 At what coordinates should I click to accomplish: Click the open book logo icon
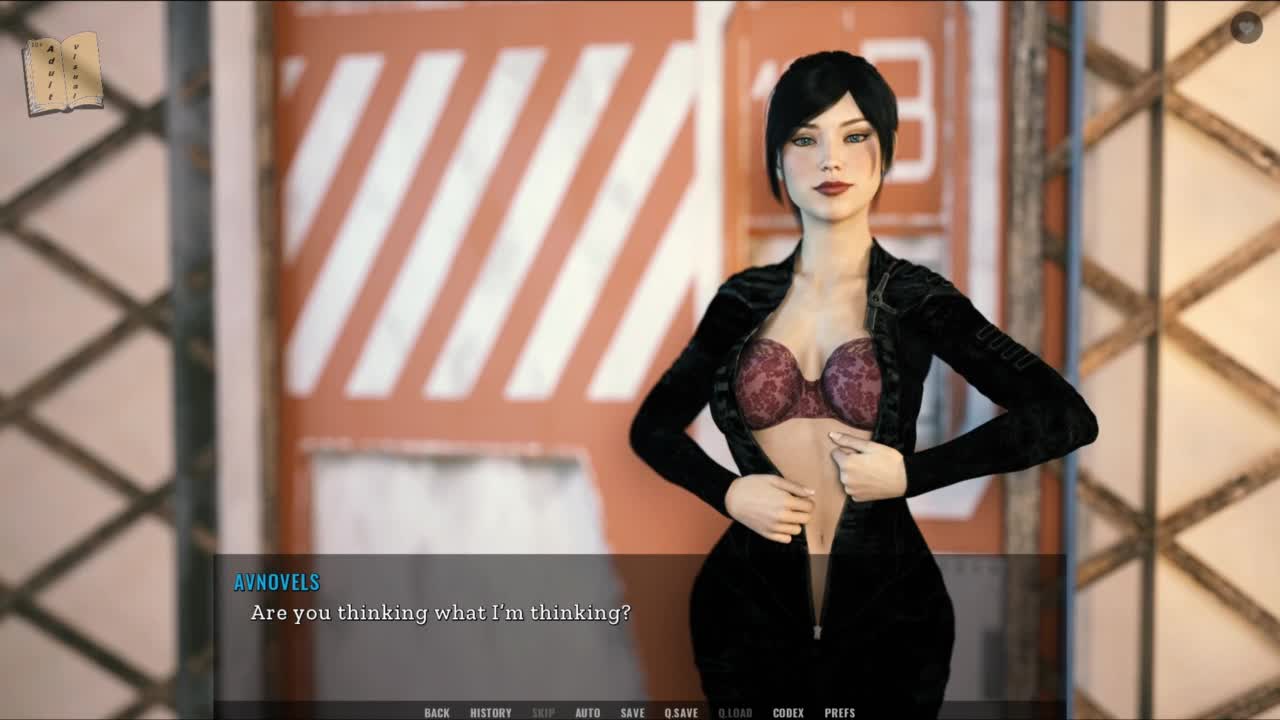(x=63, y=73)
